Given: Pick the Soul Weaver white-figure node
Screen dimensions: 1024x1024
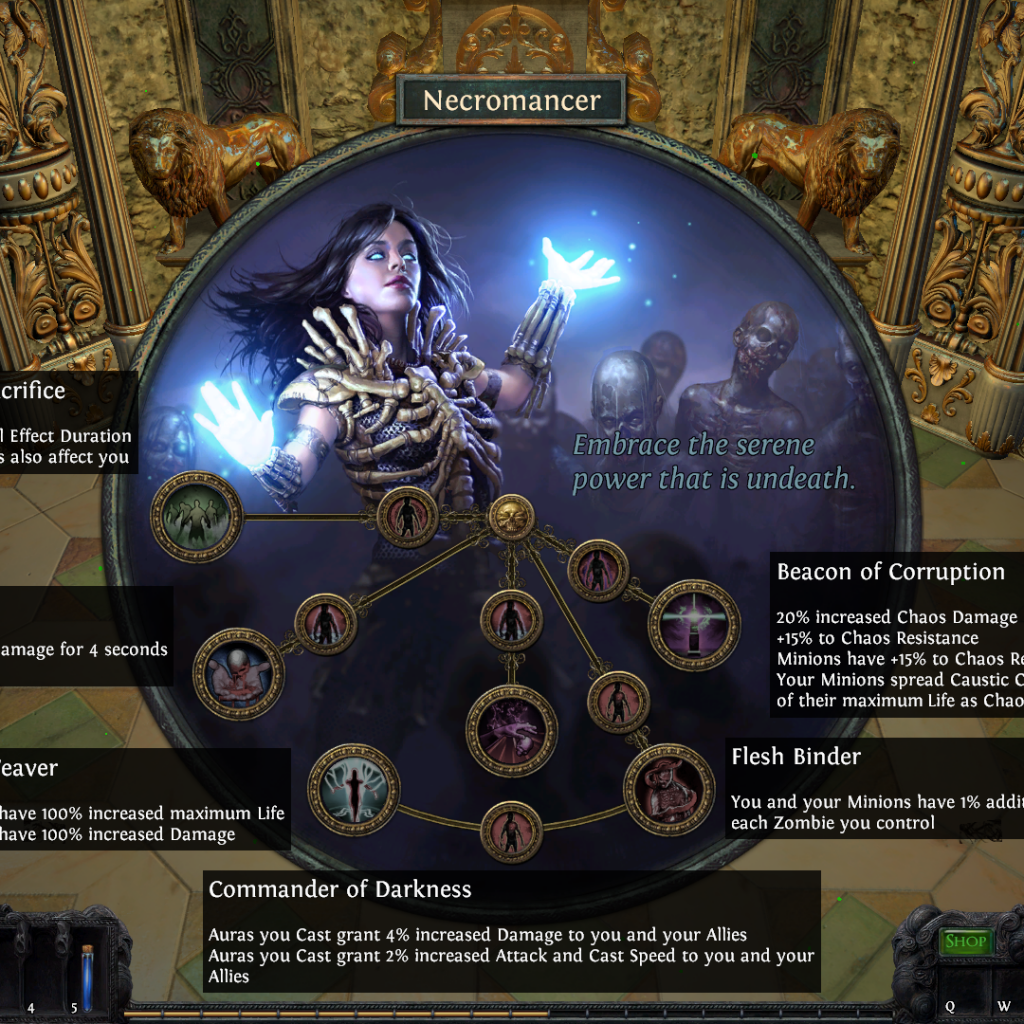Looking at the screenshot, I should 353,789.
